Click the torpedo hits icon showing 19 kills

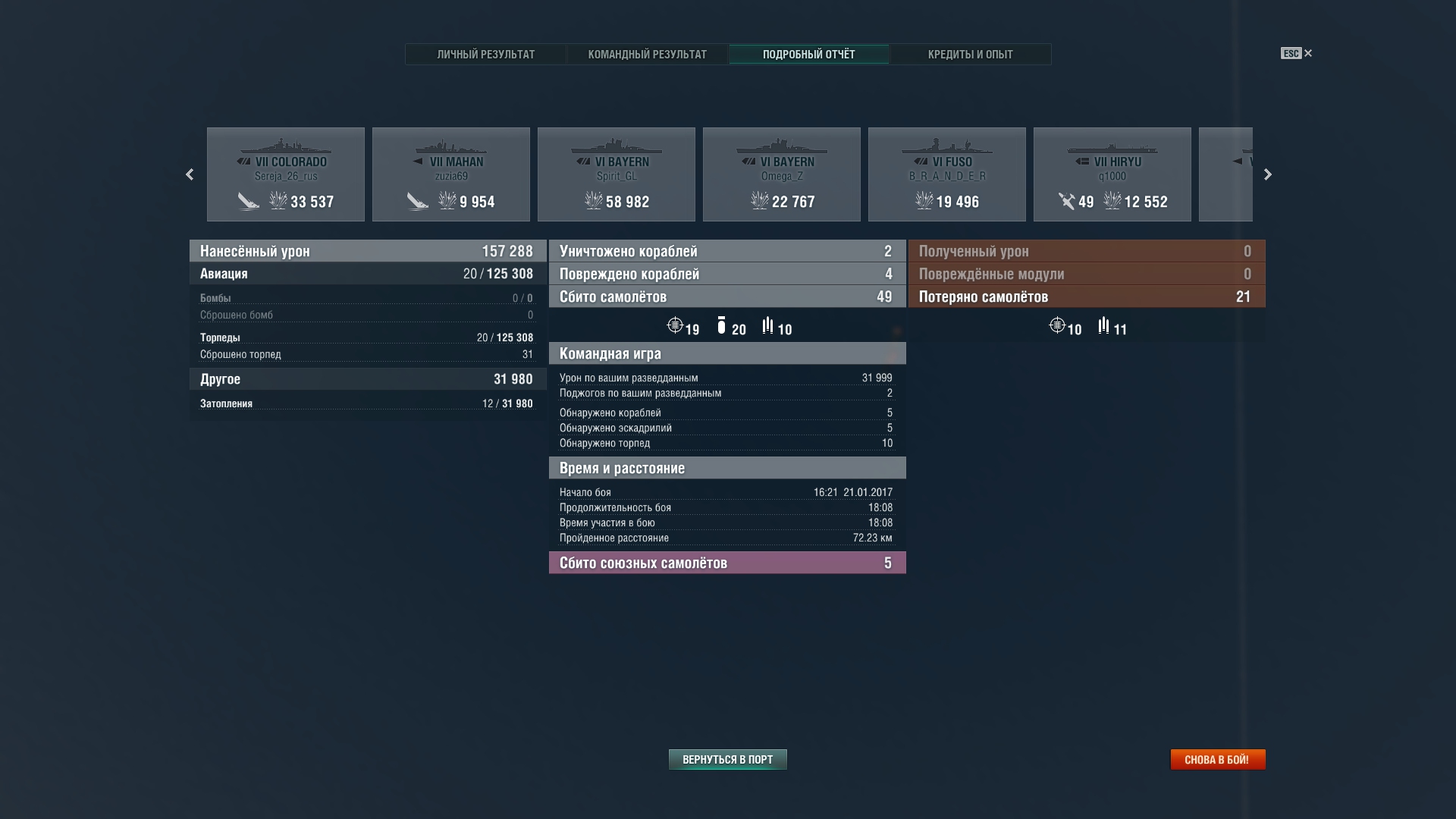point(675,325)
